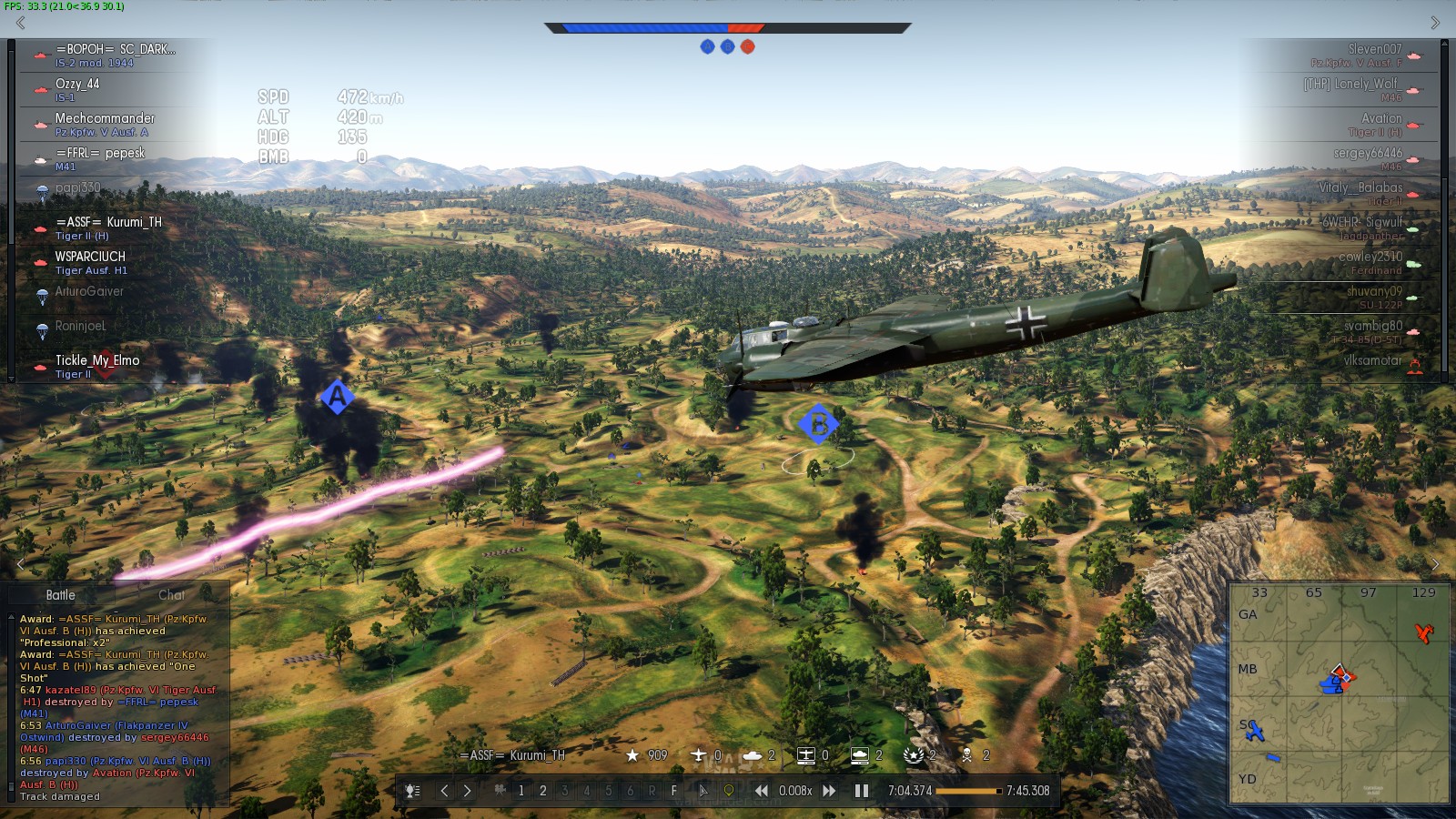
Task: Select camera view 1
Action: click(x=521, y=791)
